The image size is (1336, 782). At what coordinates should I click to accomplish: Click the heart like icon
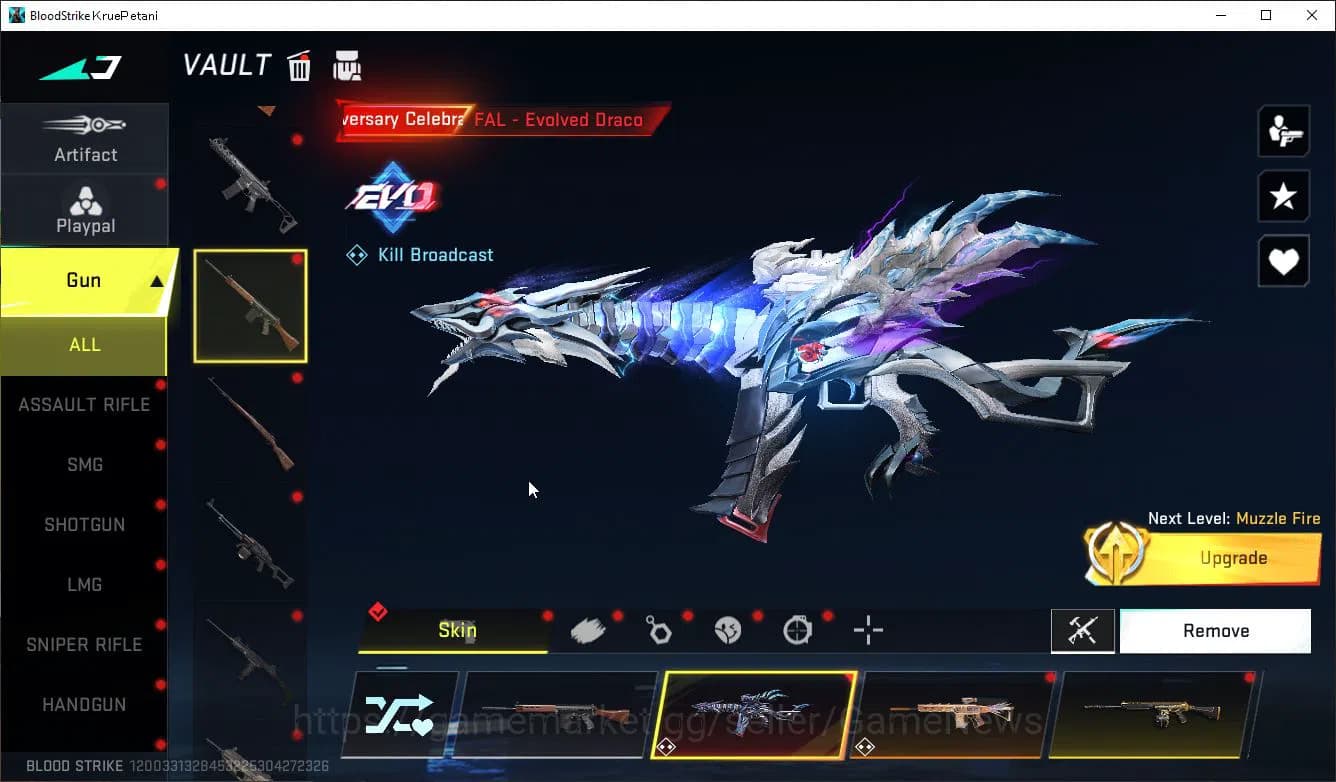pos(1284,262)
